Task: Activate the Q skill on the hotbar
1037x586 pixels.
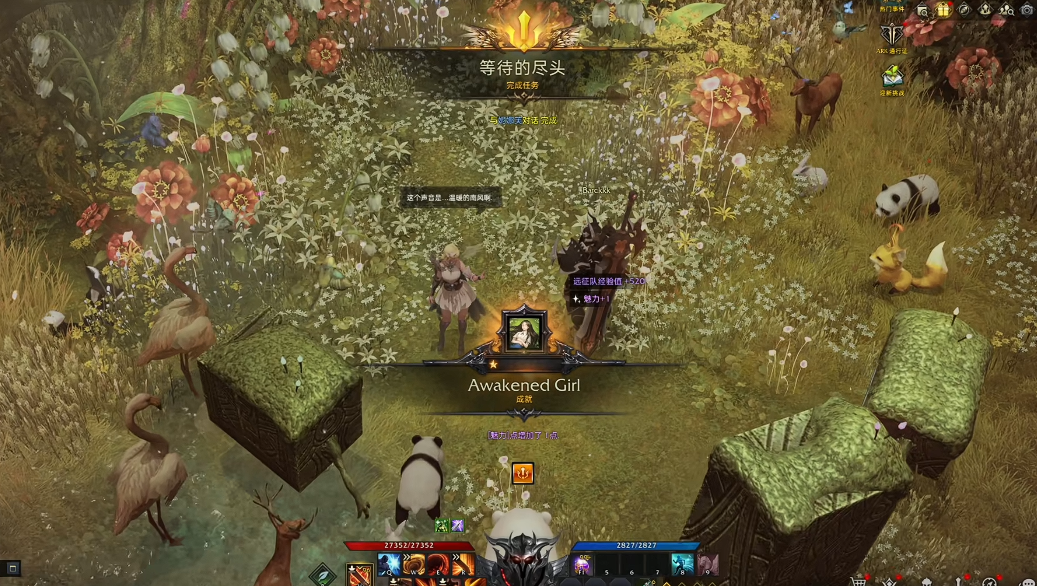Action: (x=388, y=565)
